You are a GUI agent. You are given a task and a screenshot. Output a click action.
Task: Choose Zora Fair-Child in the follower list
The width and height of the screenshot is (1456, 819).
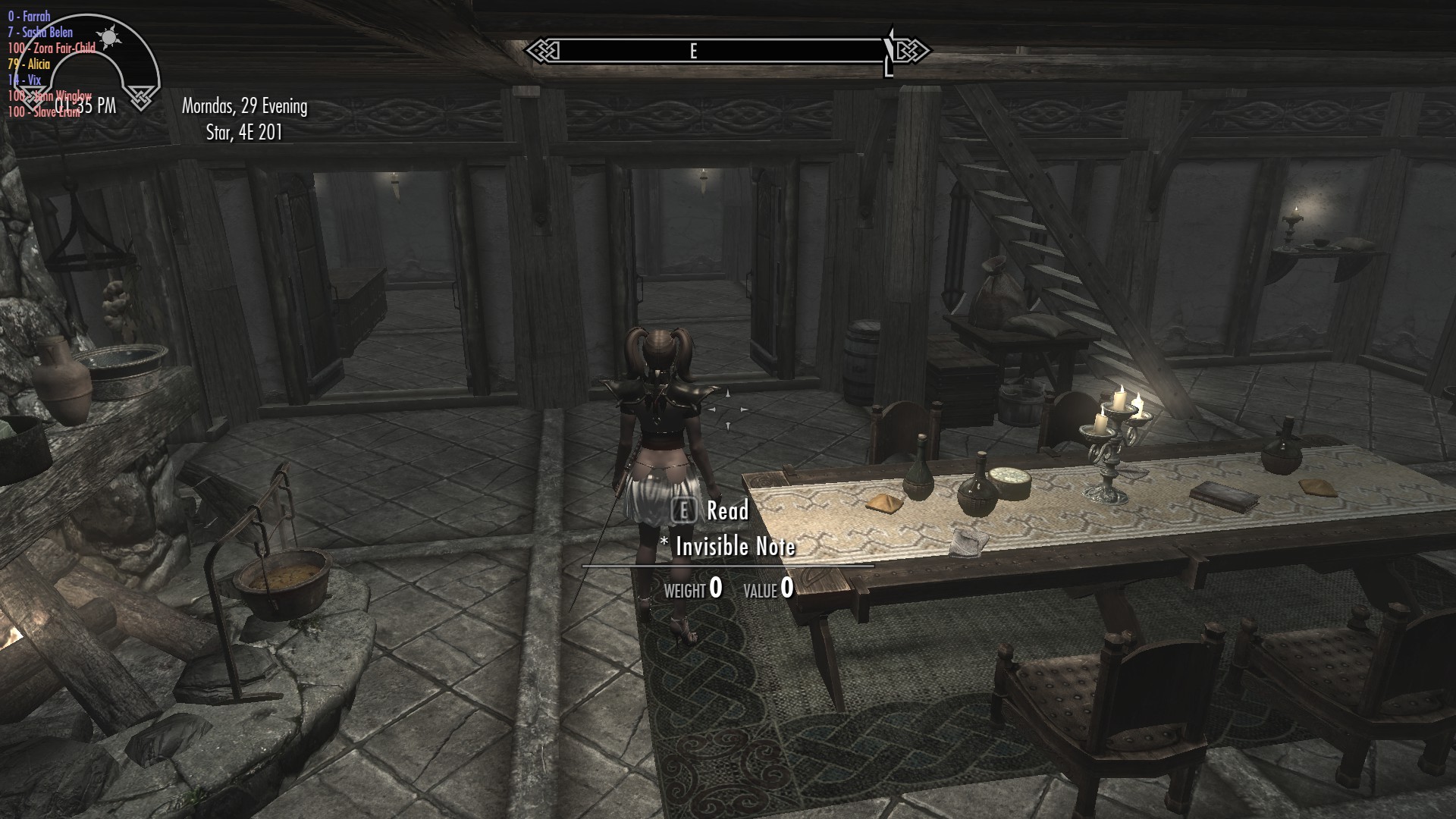pyautogui.click(x=52, y=48)
